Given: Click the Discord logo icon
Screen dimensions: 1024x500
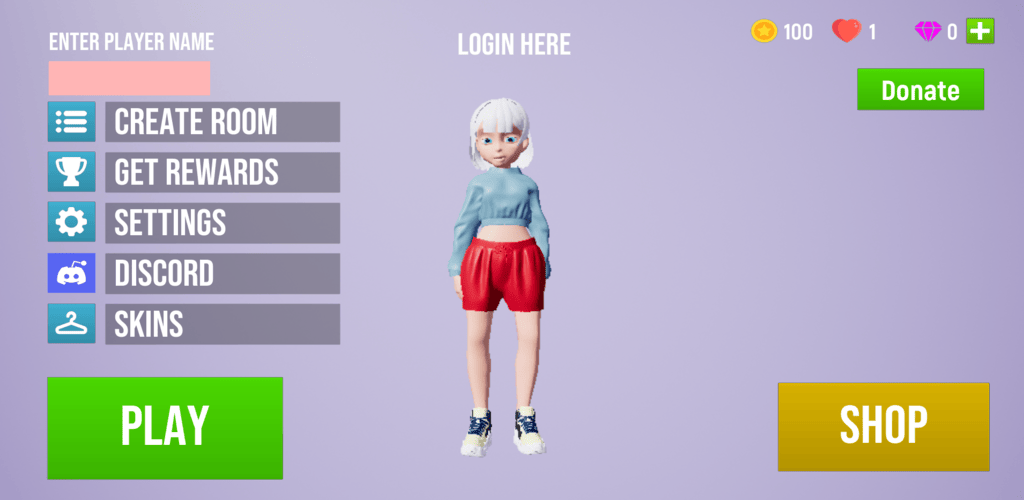Looking at the screenshot, I should tap(72, 273).
